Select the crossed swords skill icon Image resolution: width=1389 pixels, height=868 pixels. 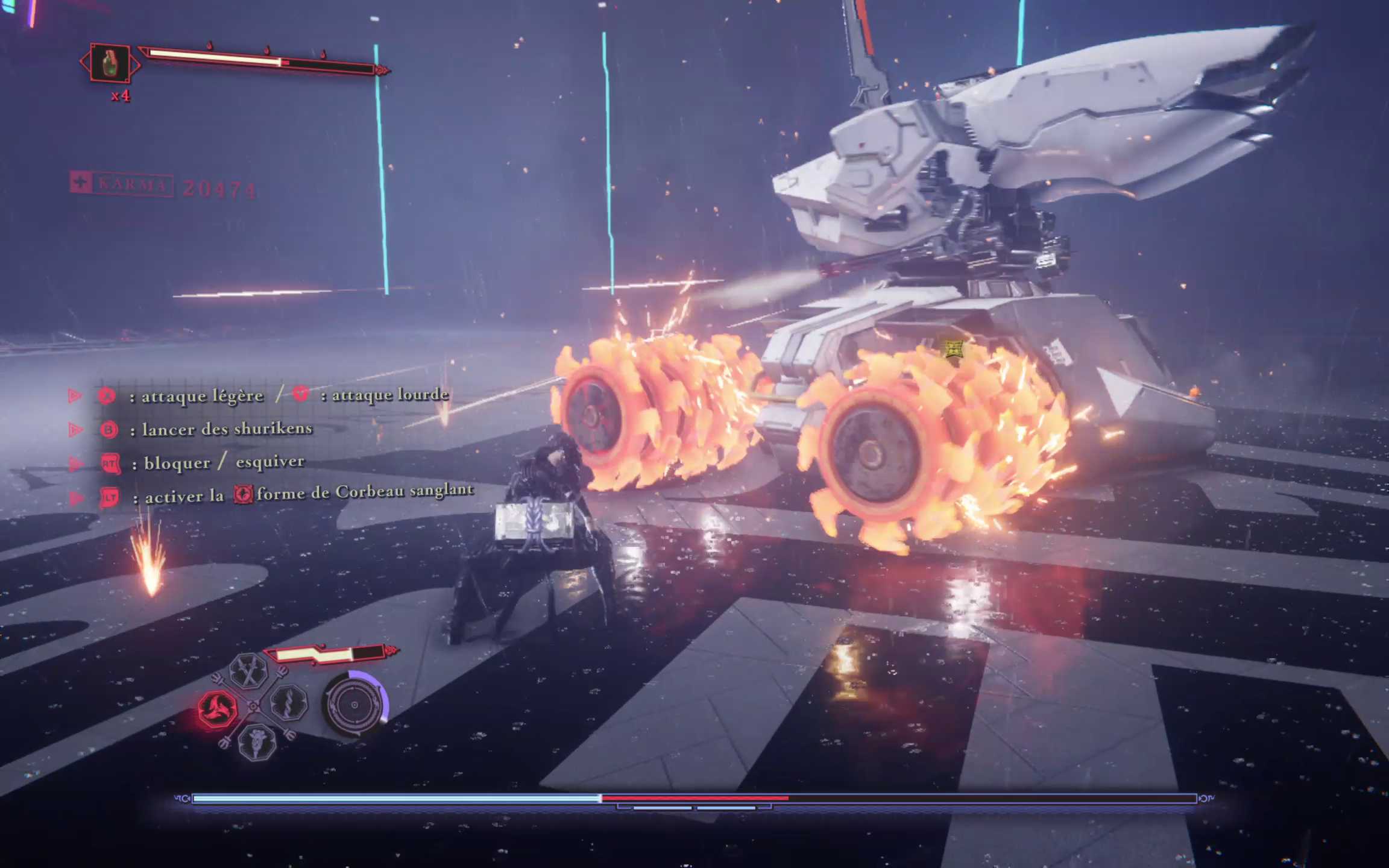(x=248, y=670)
